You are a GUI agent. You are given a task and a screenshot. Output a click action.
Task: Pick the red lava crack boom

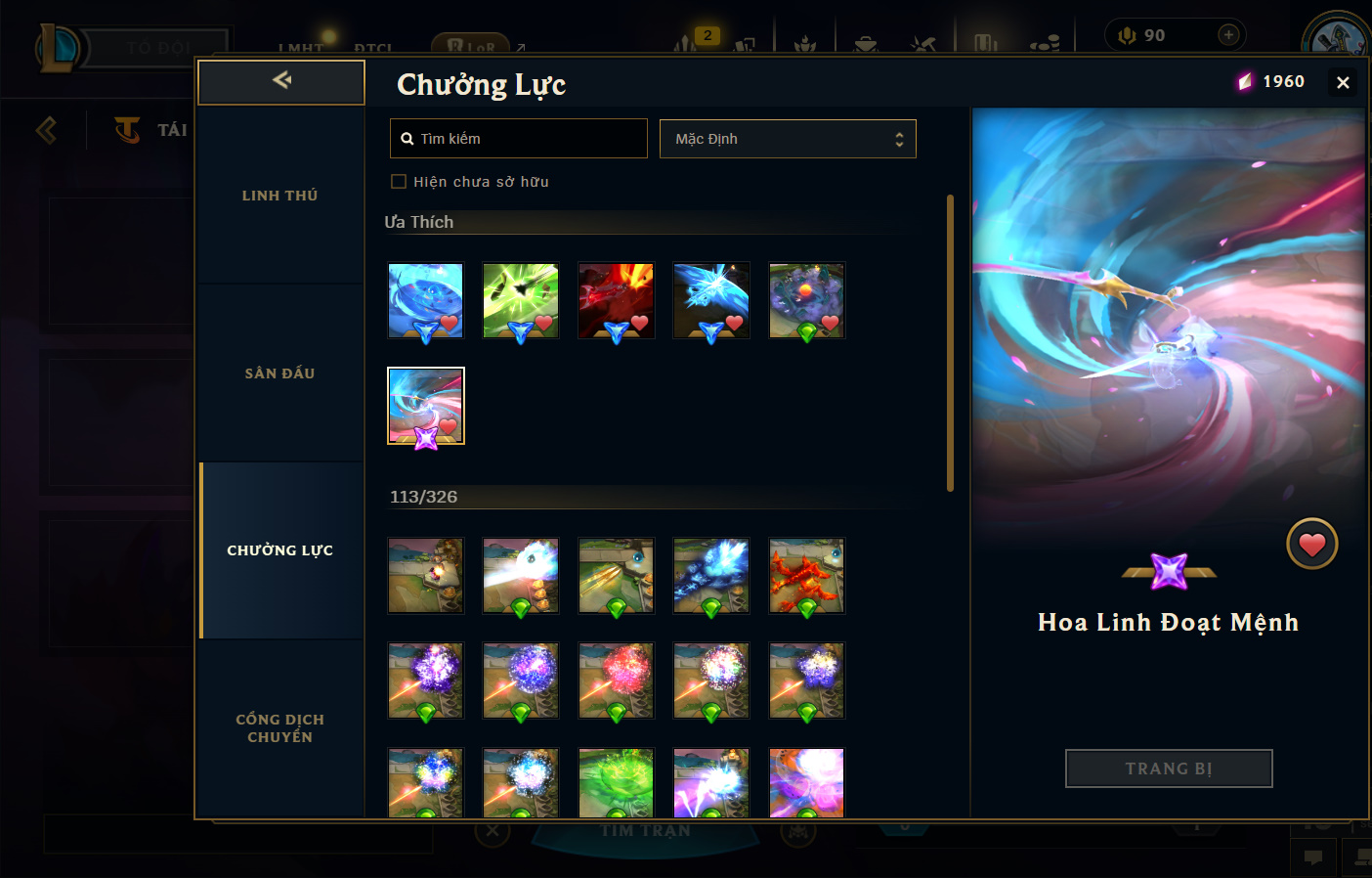click(x=806, y=576)
